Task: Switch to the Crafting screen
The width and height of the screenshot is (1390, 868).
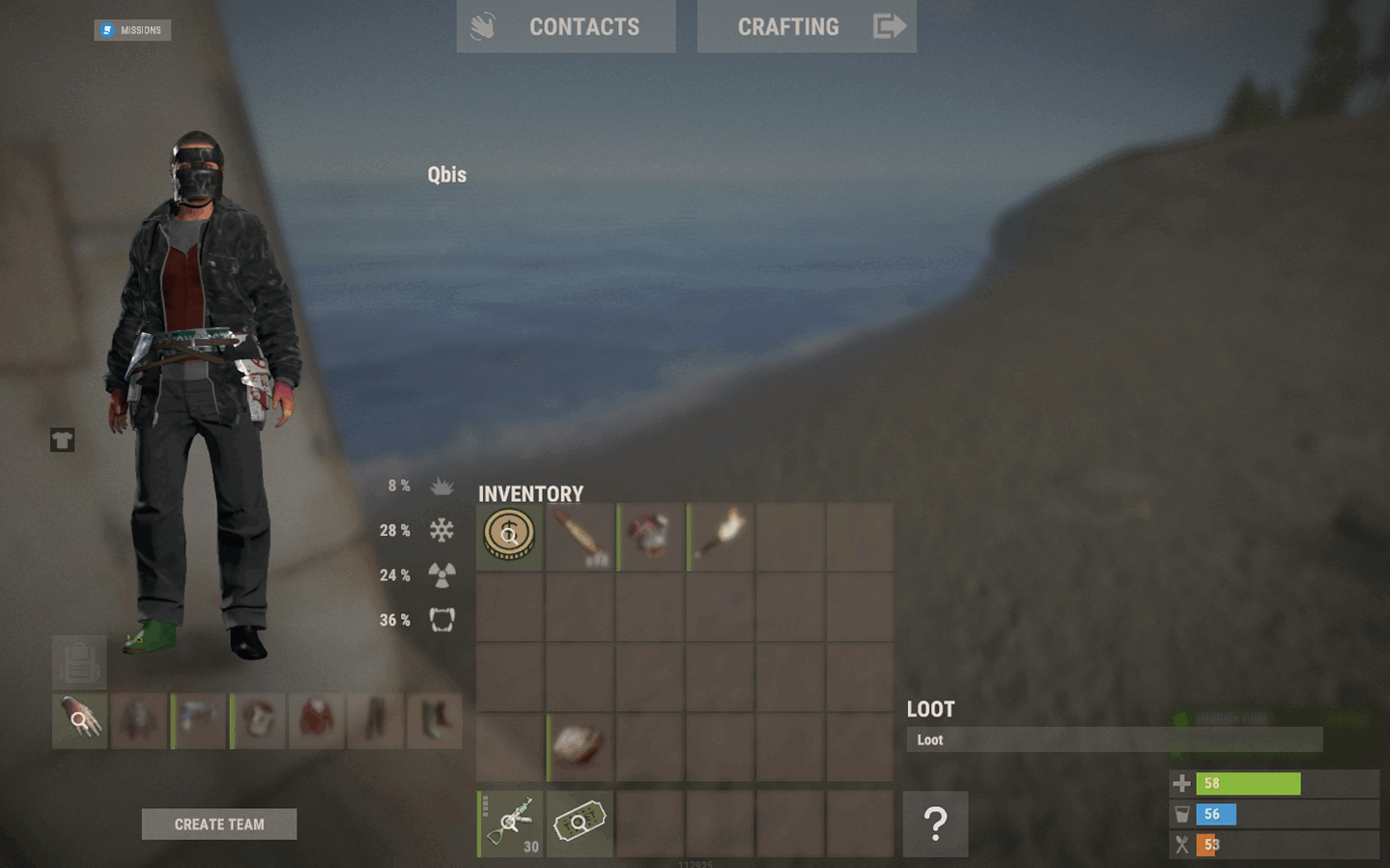Action: 807,27
